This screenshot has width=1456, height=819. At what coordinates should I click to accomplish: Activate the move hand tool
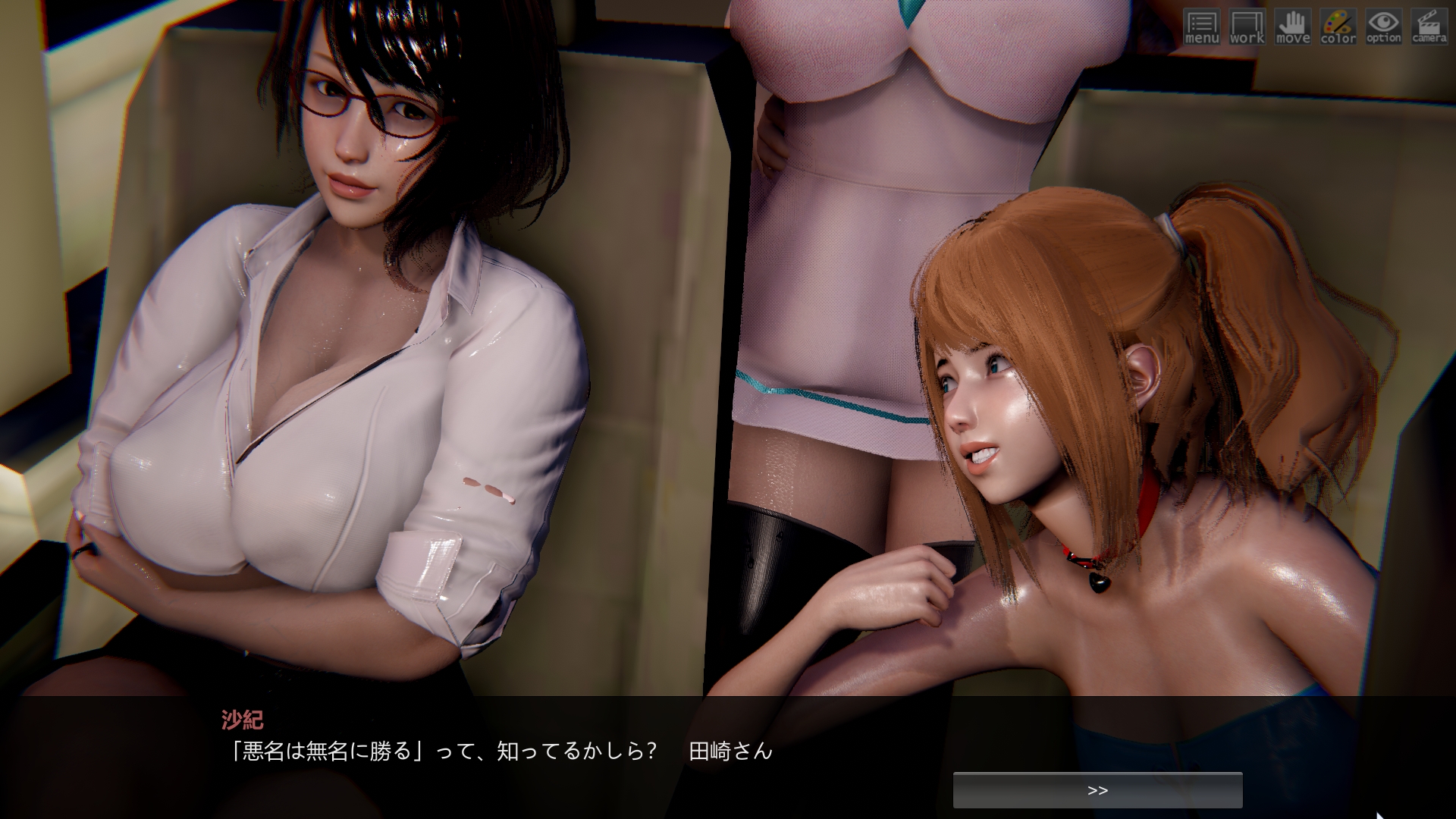click(x=1292, y=27)
